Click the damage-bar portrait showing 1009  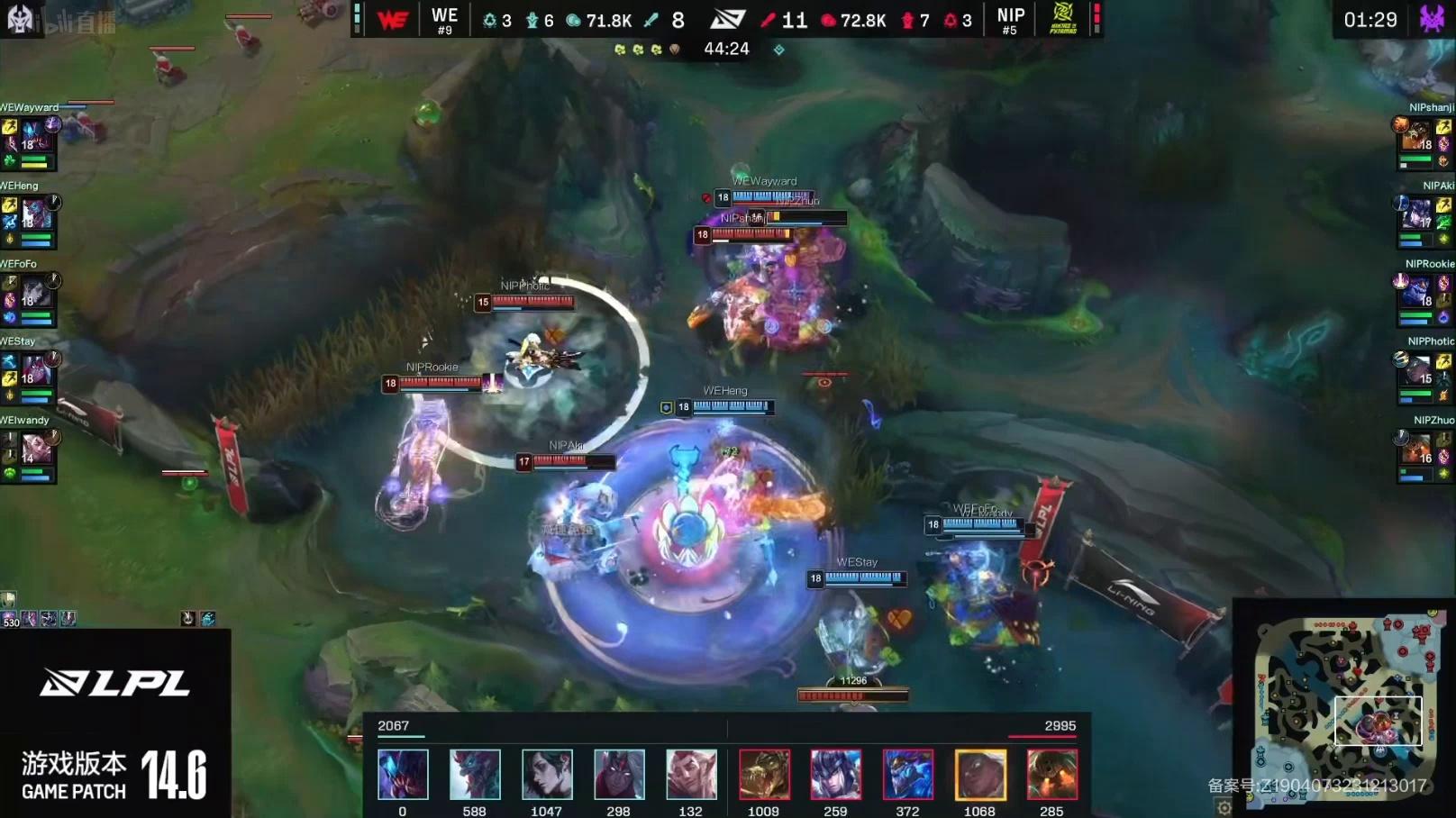[764, 774]
